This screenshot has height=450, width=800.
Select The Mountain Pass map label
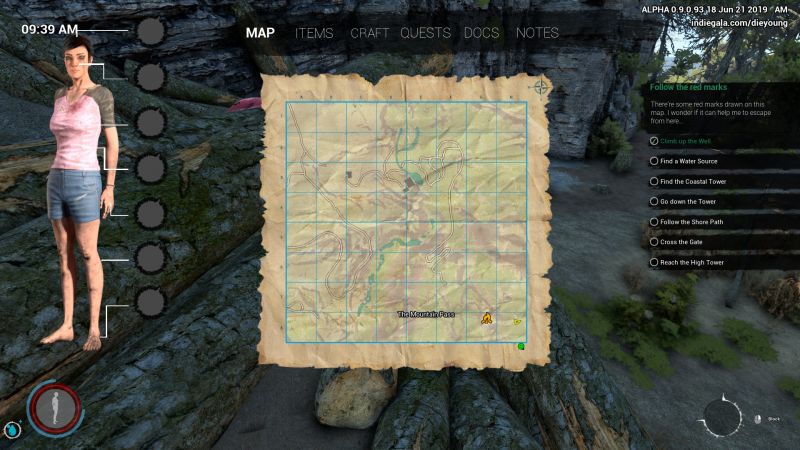[x=425, y=315]
